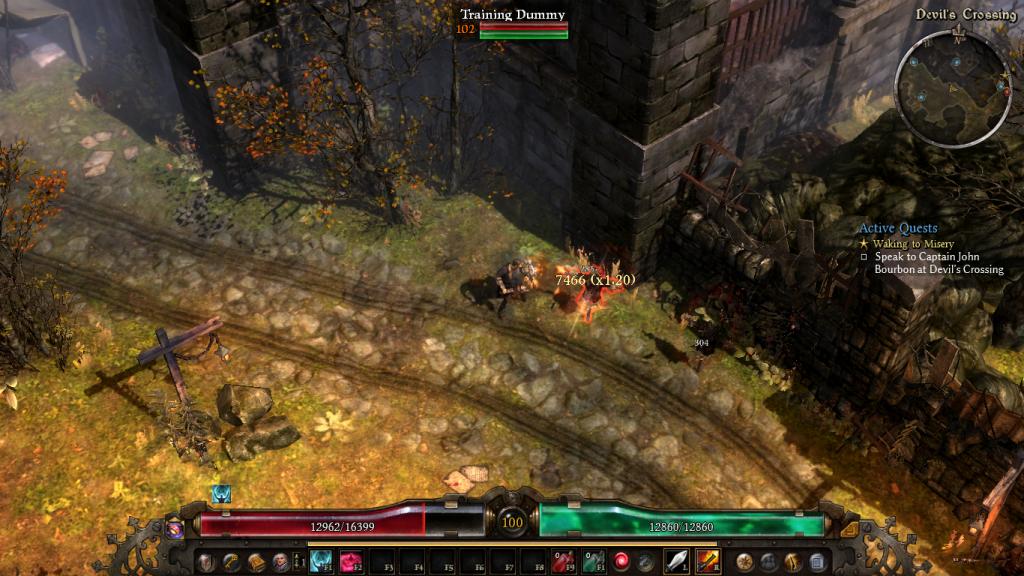
Task: Activate the pink F2 skill slot
Action: pyautogui.click(x=351, y=561)
